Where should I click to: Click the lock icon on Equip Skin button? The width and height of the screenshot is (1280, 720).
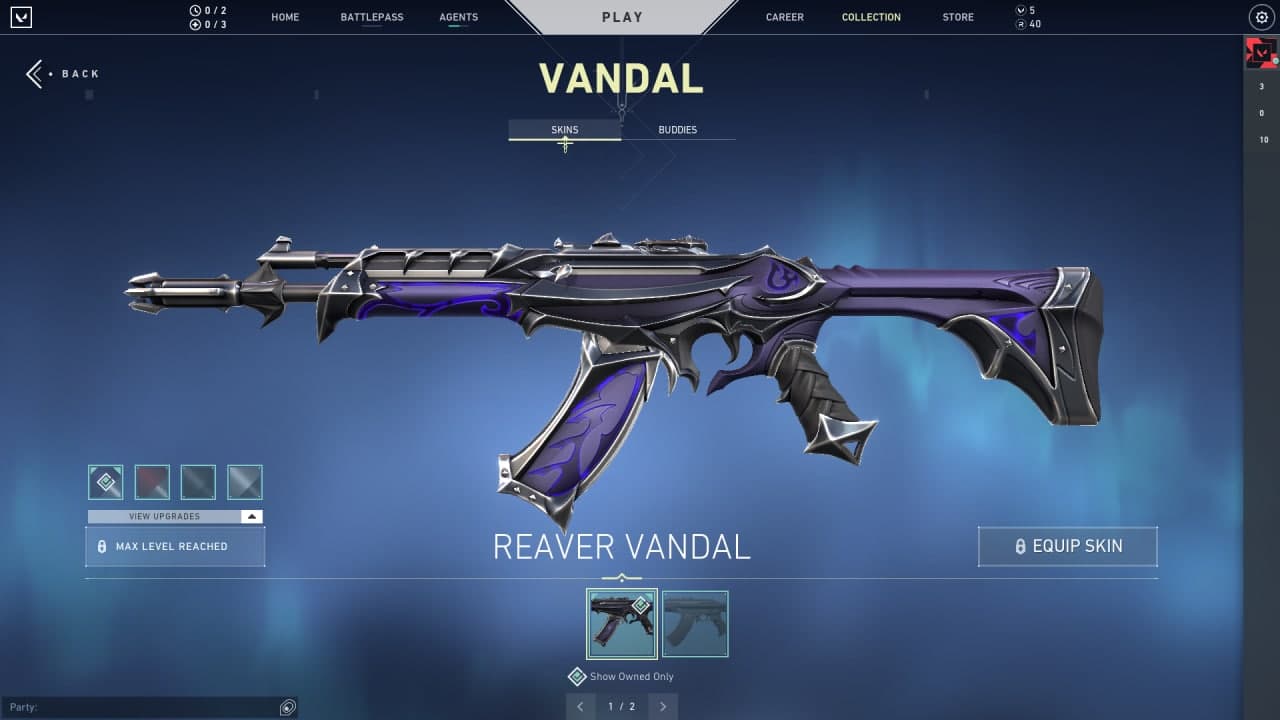point(1020,546)
